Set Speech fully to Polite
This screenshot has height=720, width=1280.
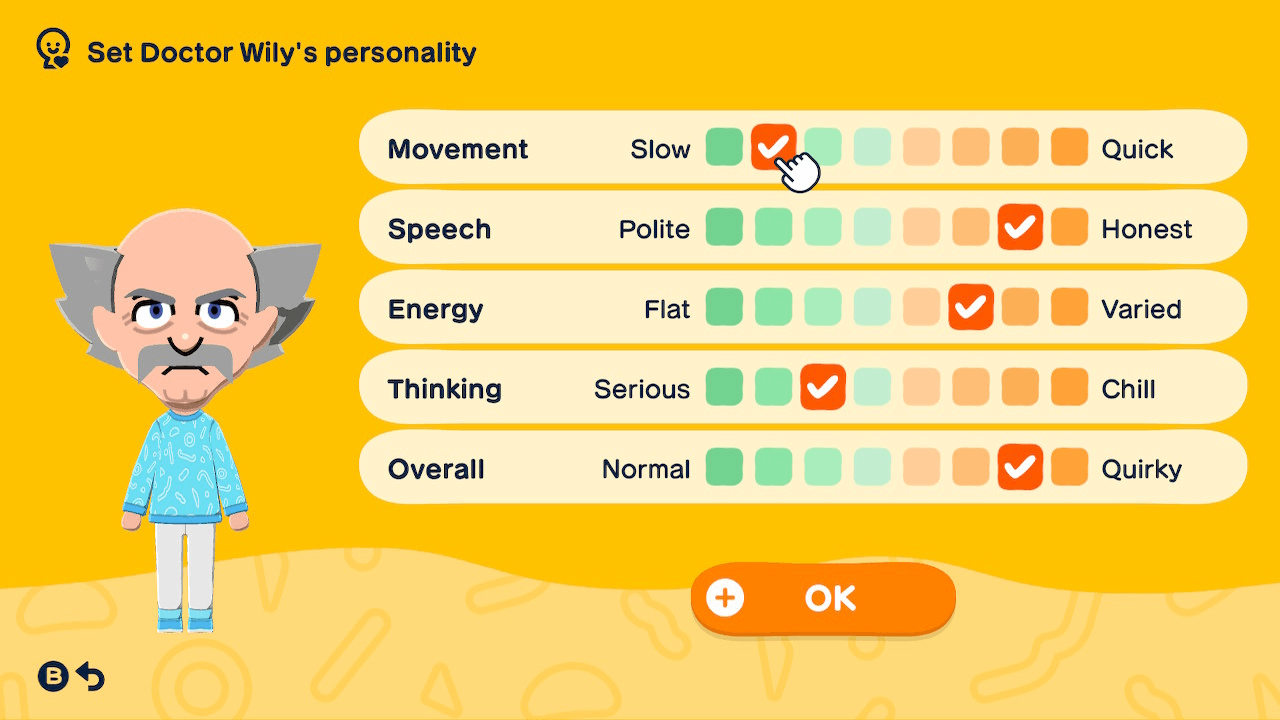[724, 227]
